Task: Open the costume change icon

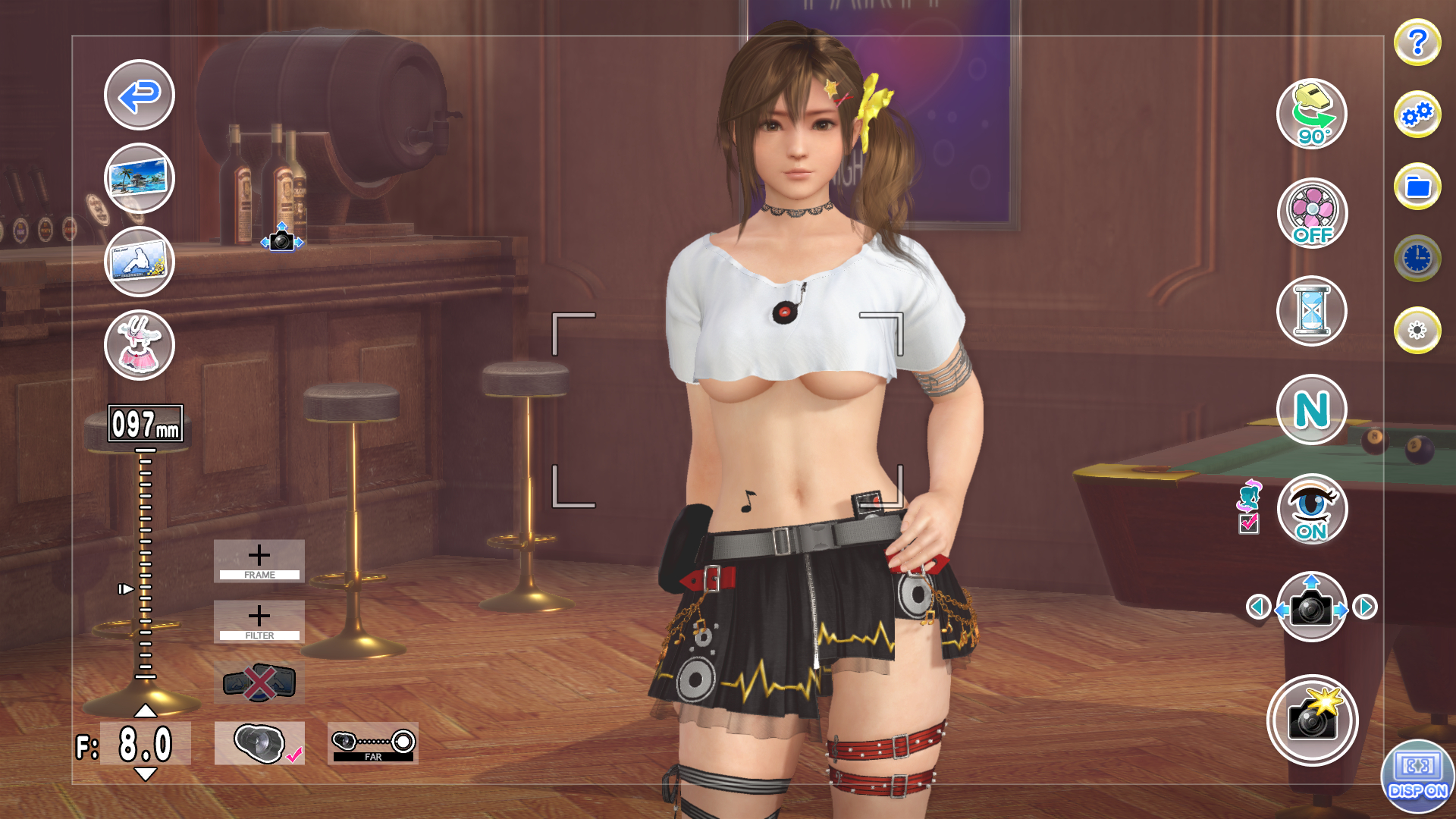Action: click(139, 345)
